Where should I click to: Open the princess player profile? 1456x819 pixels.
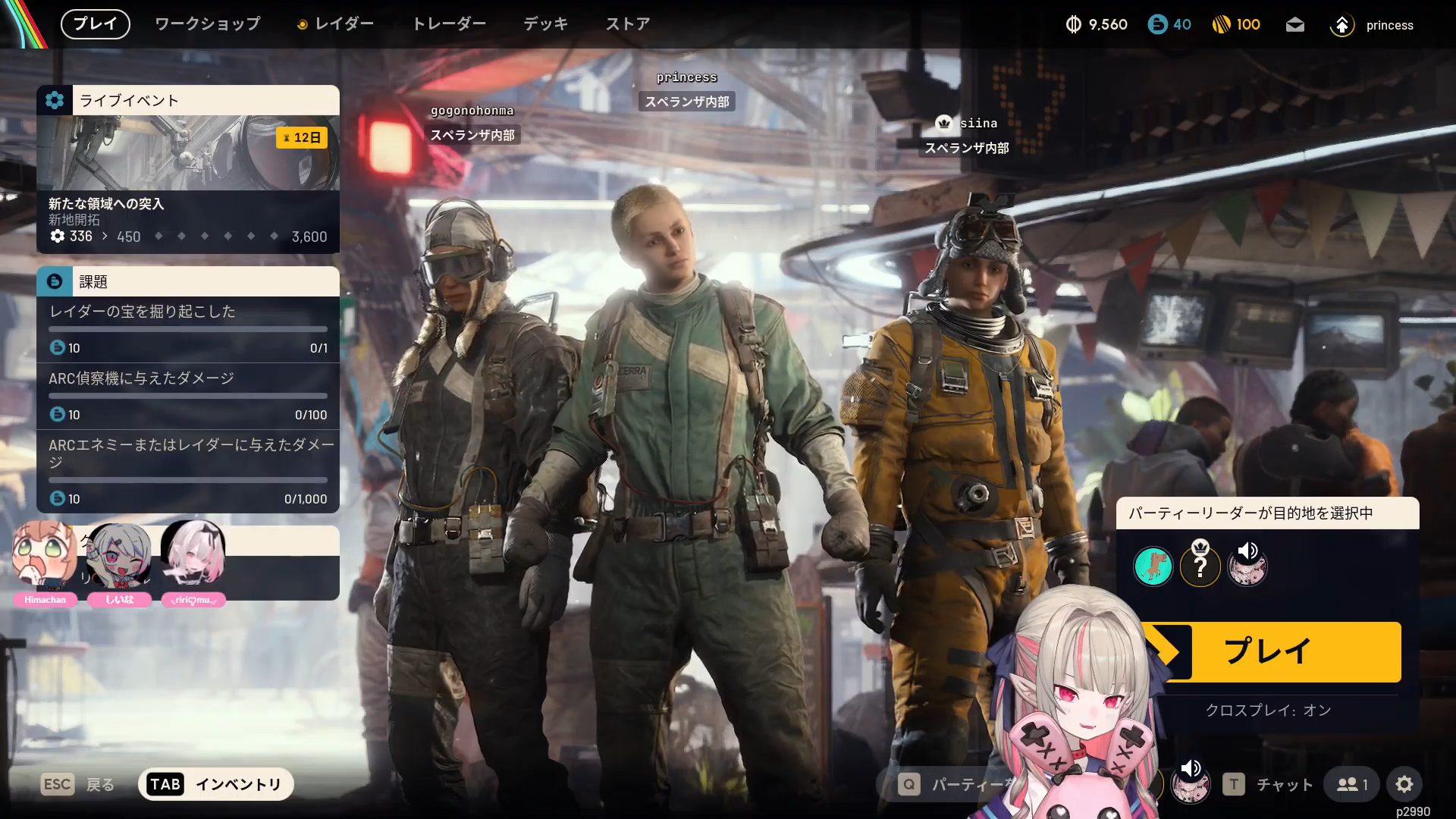click(x=1373, y=25)
